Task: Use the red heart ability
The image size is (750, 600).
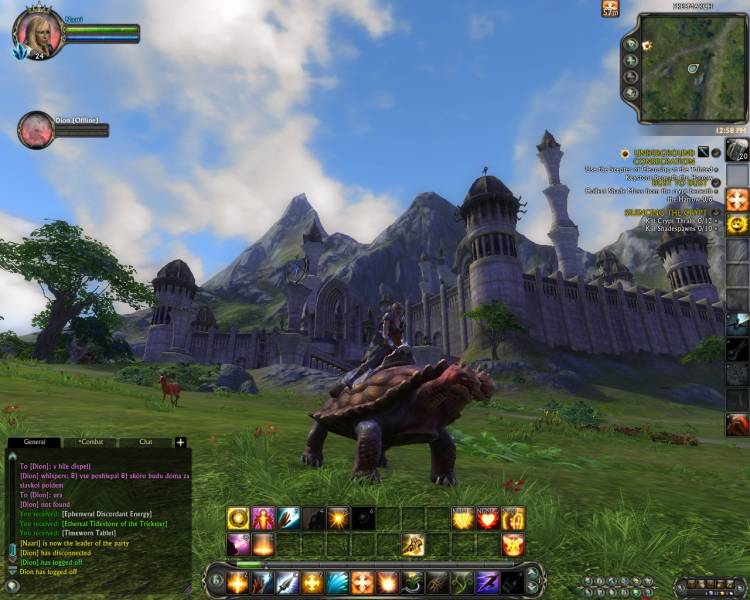Action: point(487,518)
